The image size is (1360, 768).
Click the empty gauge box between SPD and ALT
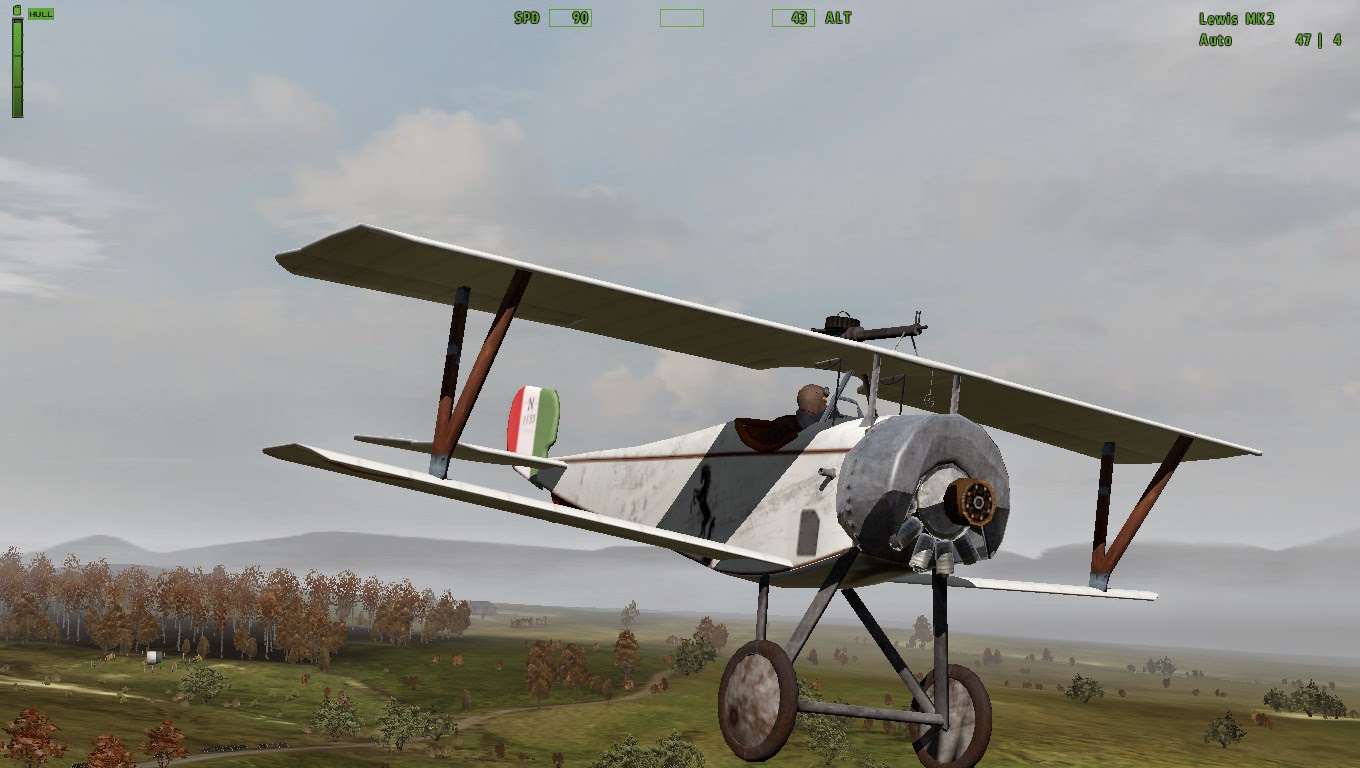(x=681, y=18)
